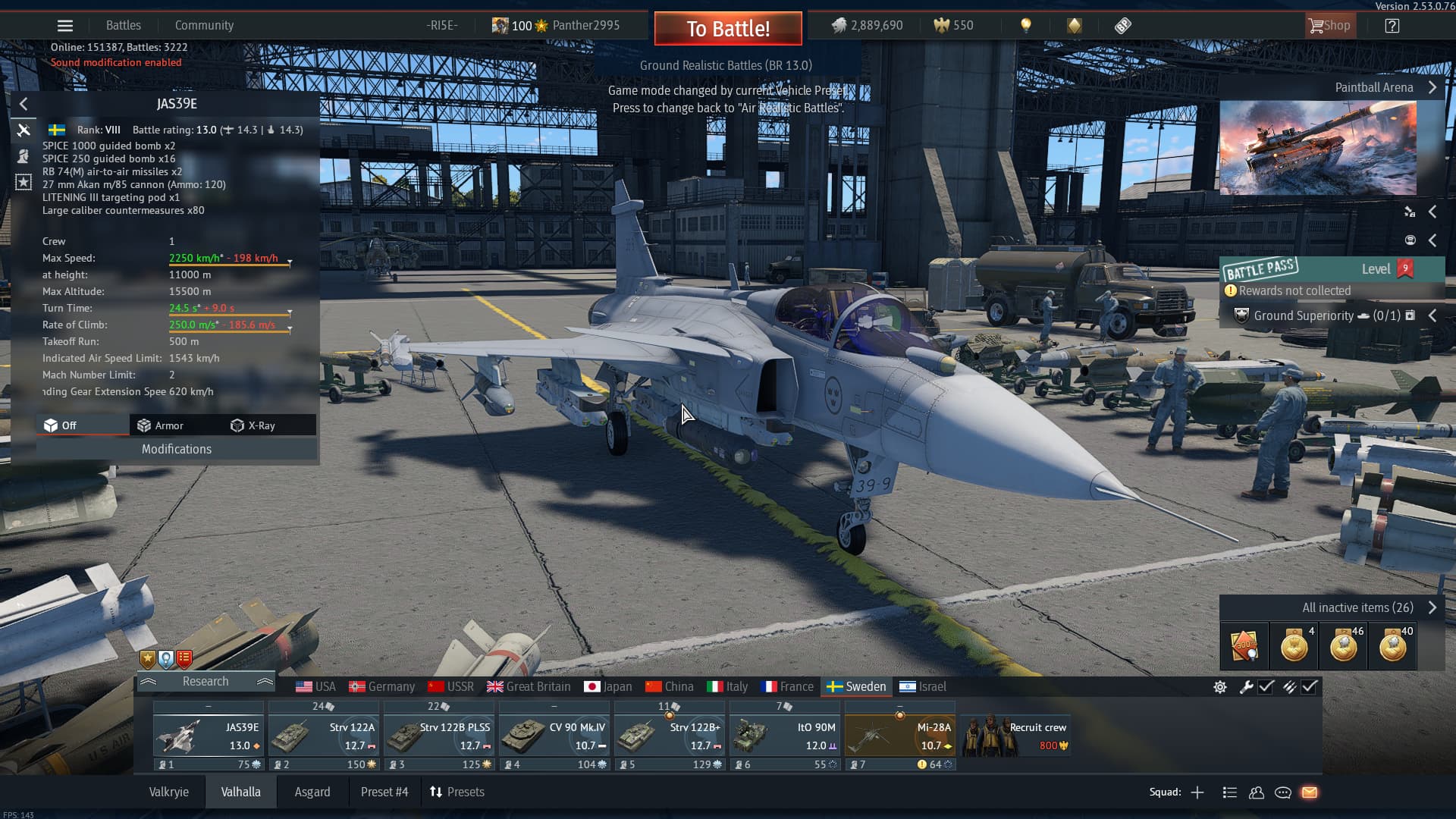Select the Mi-28A helicopter slot
The width and height of the screenshot is (1456, 819).
point(900,736)
